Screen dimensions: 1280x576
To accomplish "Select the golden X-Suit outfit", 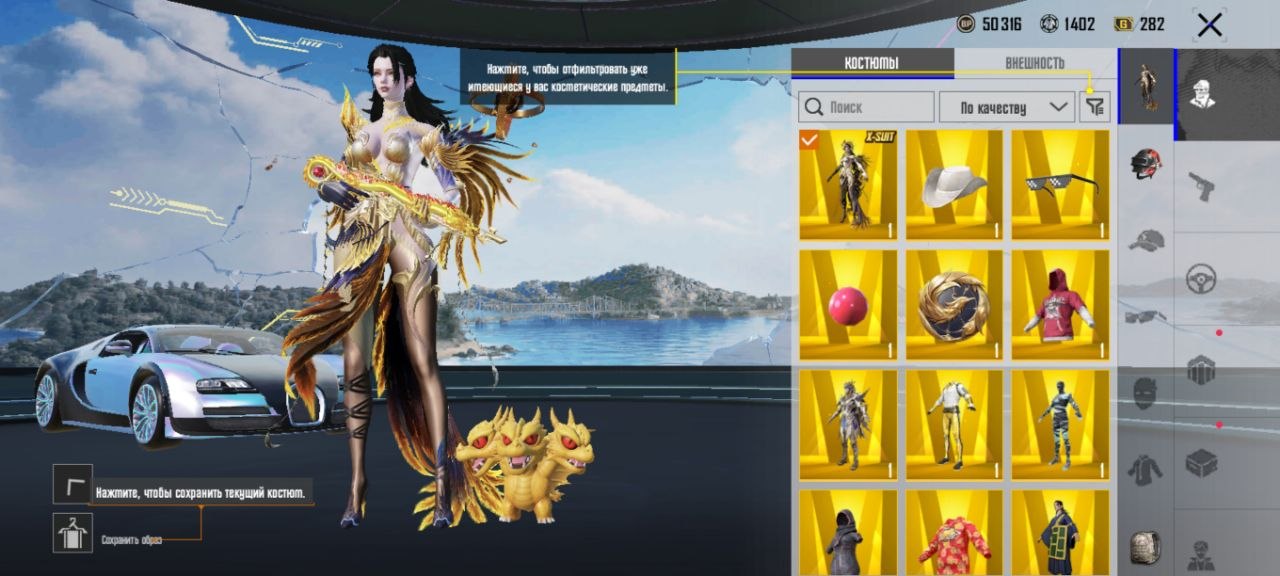I will point(848,184).
